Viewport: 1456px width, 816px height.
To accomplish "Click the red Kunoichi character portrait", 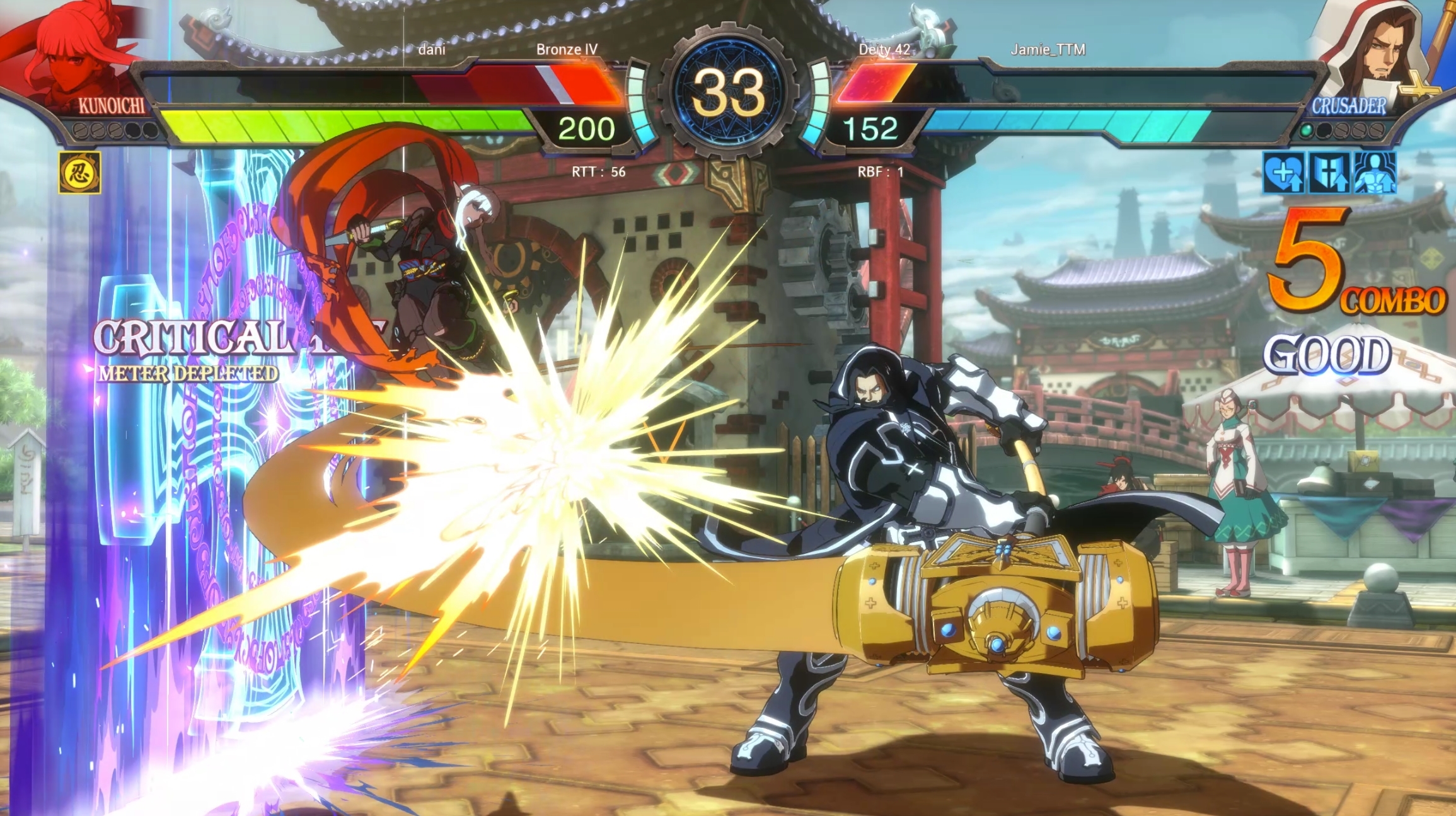I will tap(76, 54).
